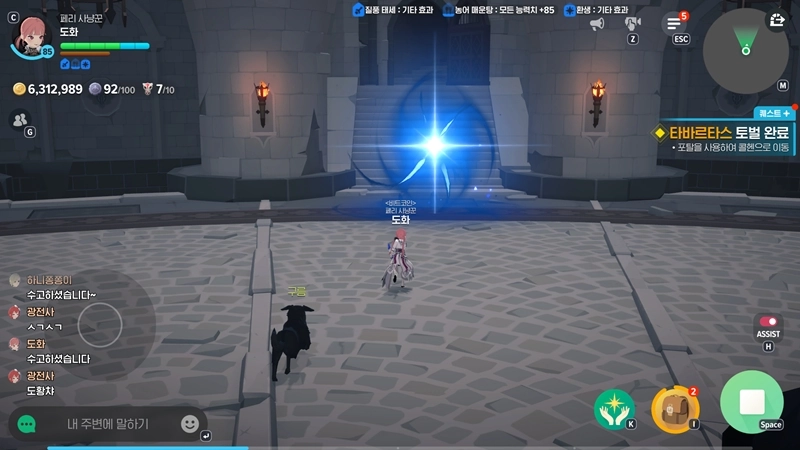Open the emoji picker in chat
Image resolution: width=800 pixels, height=450 pixels.
[x=189, y=424]
